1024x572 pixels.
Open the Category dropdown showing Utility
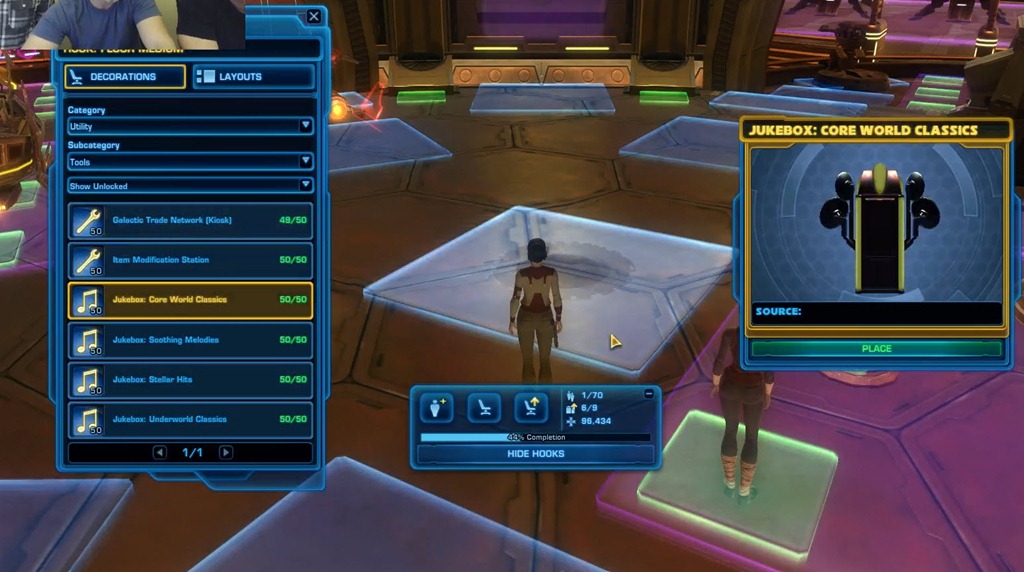(190, 127)
